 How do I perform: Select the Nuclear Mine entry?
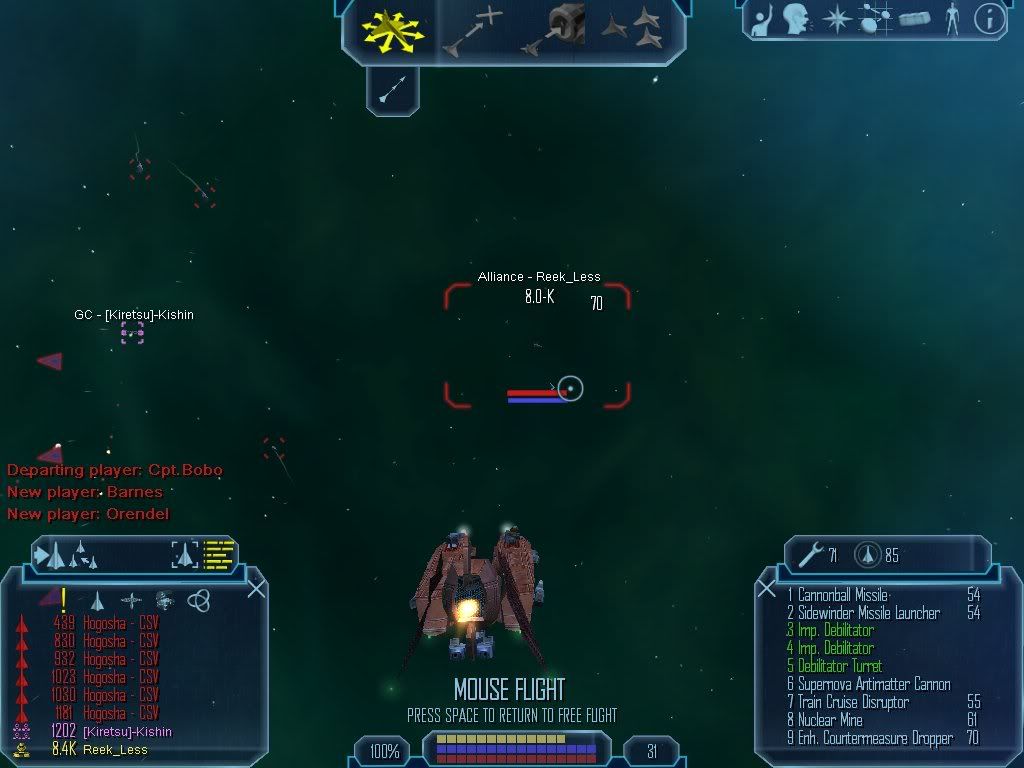pyautogui.click(x=829, y=720)
